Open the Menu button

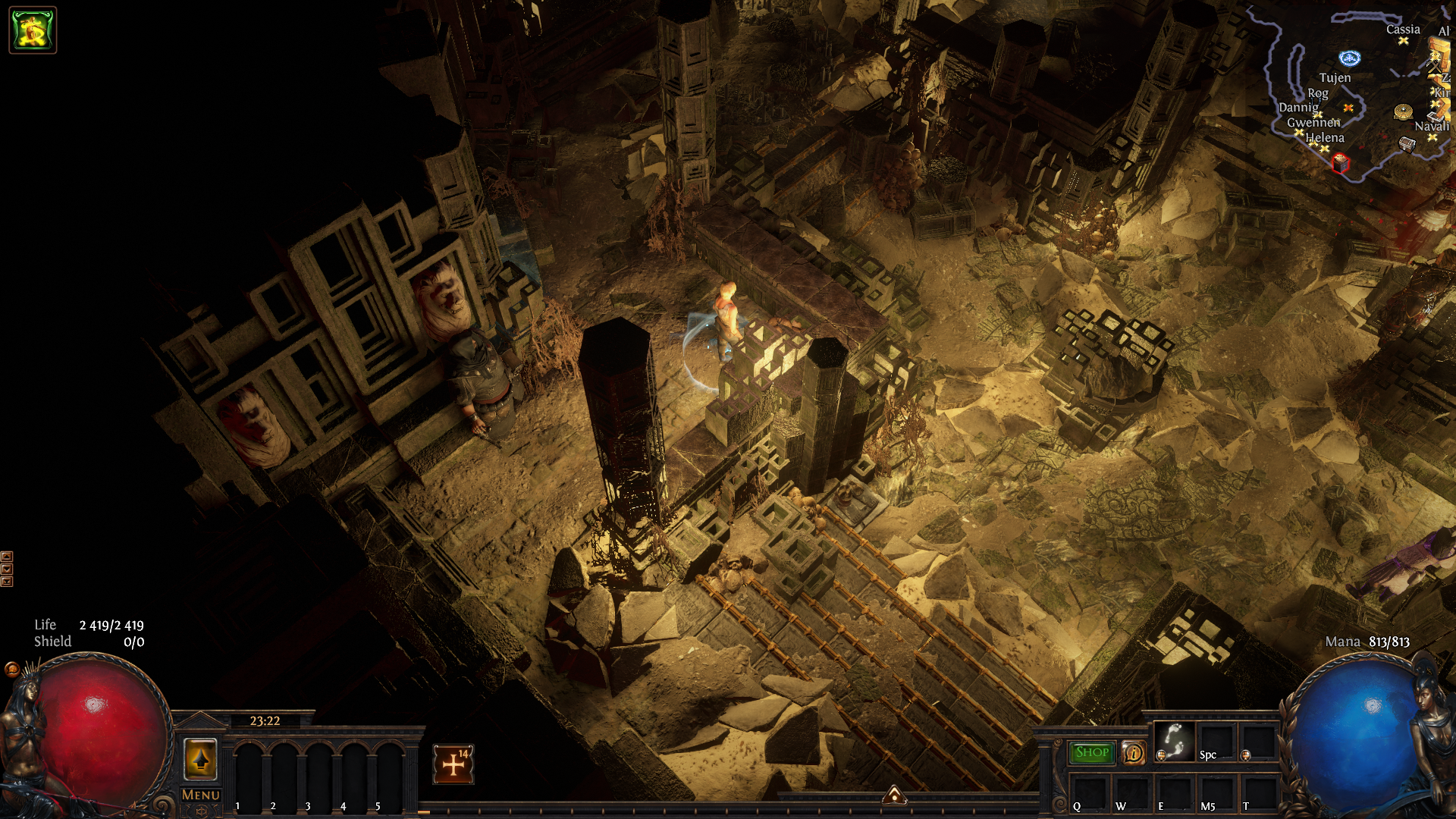coord(201,795)
